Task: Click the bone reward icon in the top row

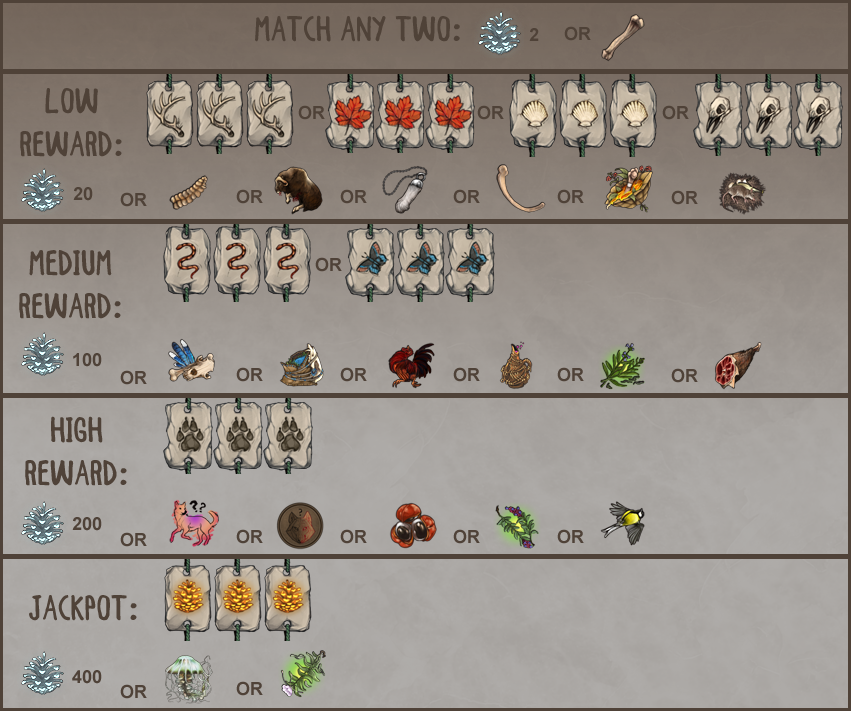Action: [622, 37]
